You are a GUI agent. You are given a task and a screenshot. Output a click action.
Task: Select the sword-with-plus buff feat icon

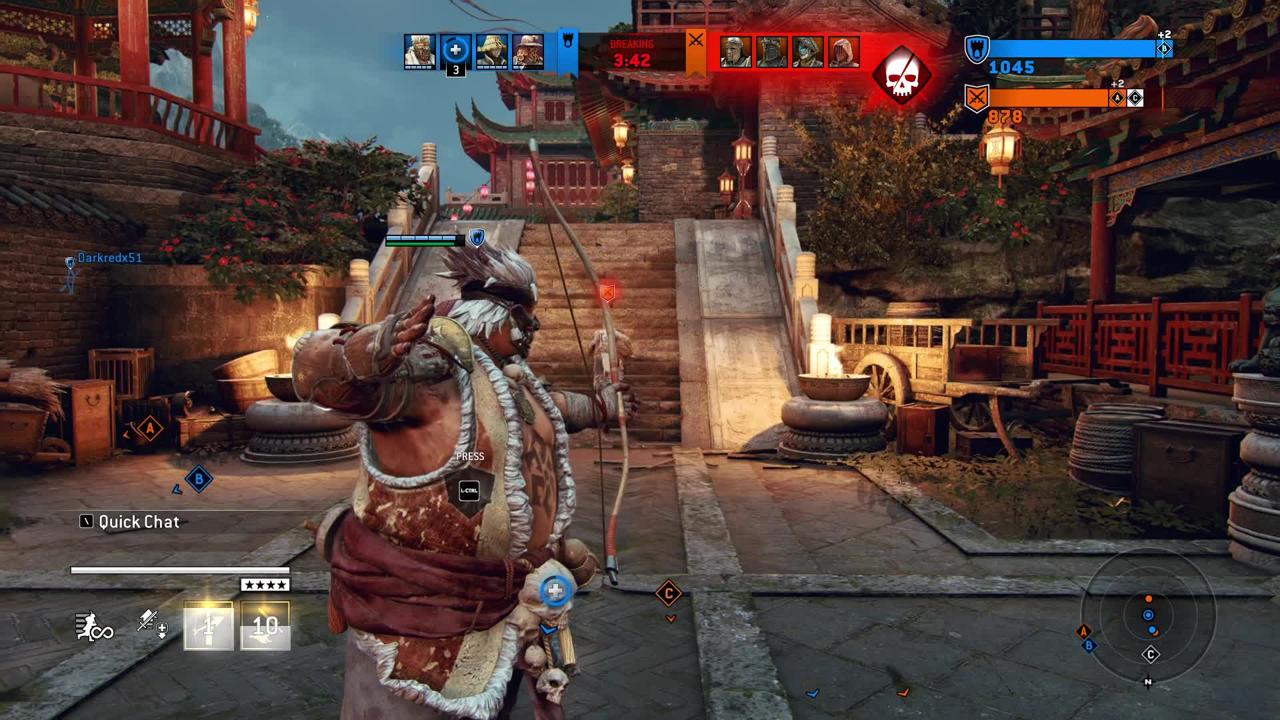pyautogui.click(x=152, y=624)
